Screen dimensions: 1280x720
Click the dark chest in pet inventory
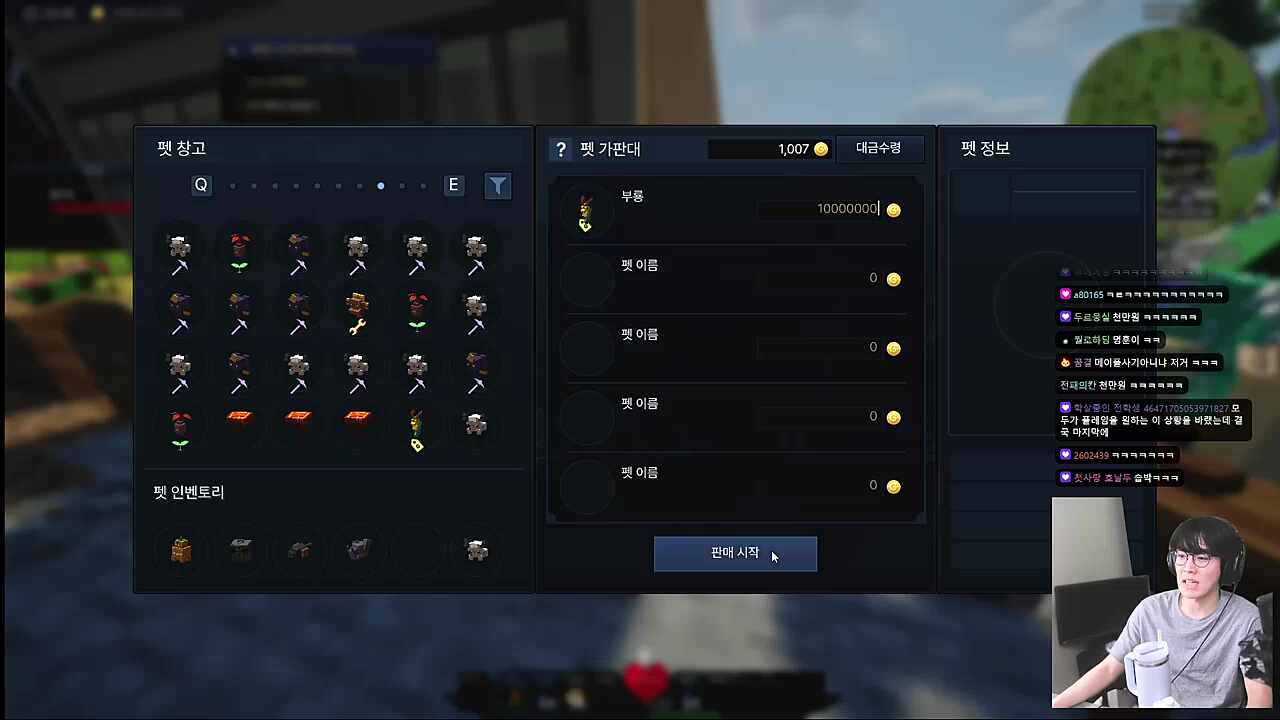(x=238, y=549)
